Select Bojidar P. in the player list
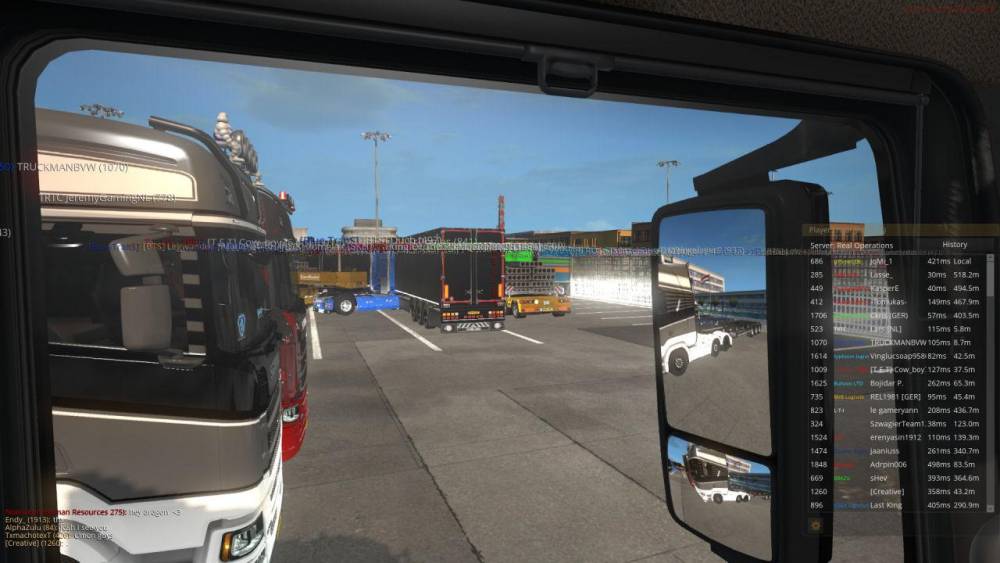The image size is (1000, 563). tap(886, 383)
